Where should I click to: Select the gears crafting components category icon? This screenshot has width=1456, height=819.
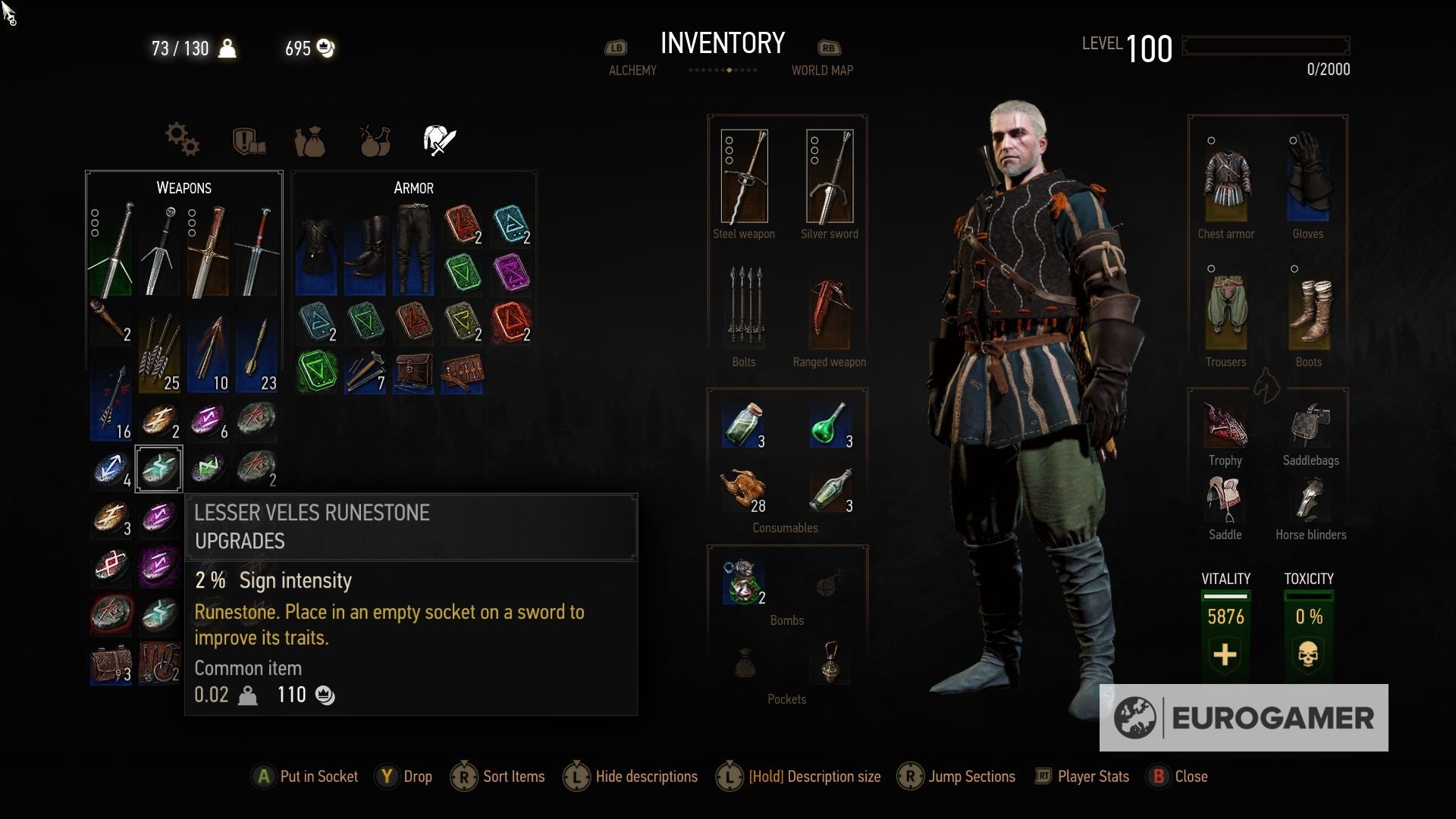pyautogui.click(x=182, y=140)
